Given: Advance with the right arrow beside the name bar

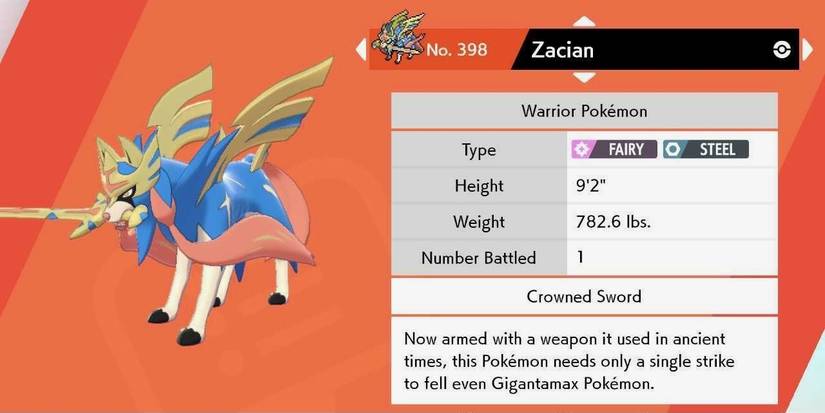Looking at the screenshot, I should [x=807, y=50].
